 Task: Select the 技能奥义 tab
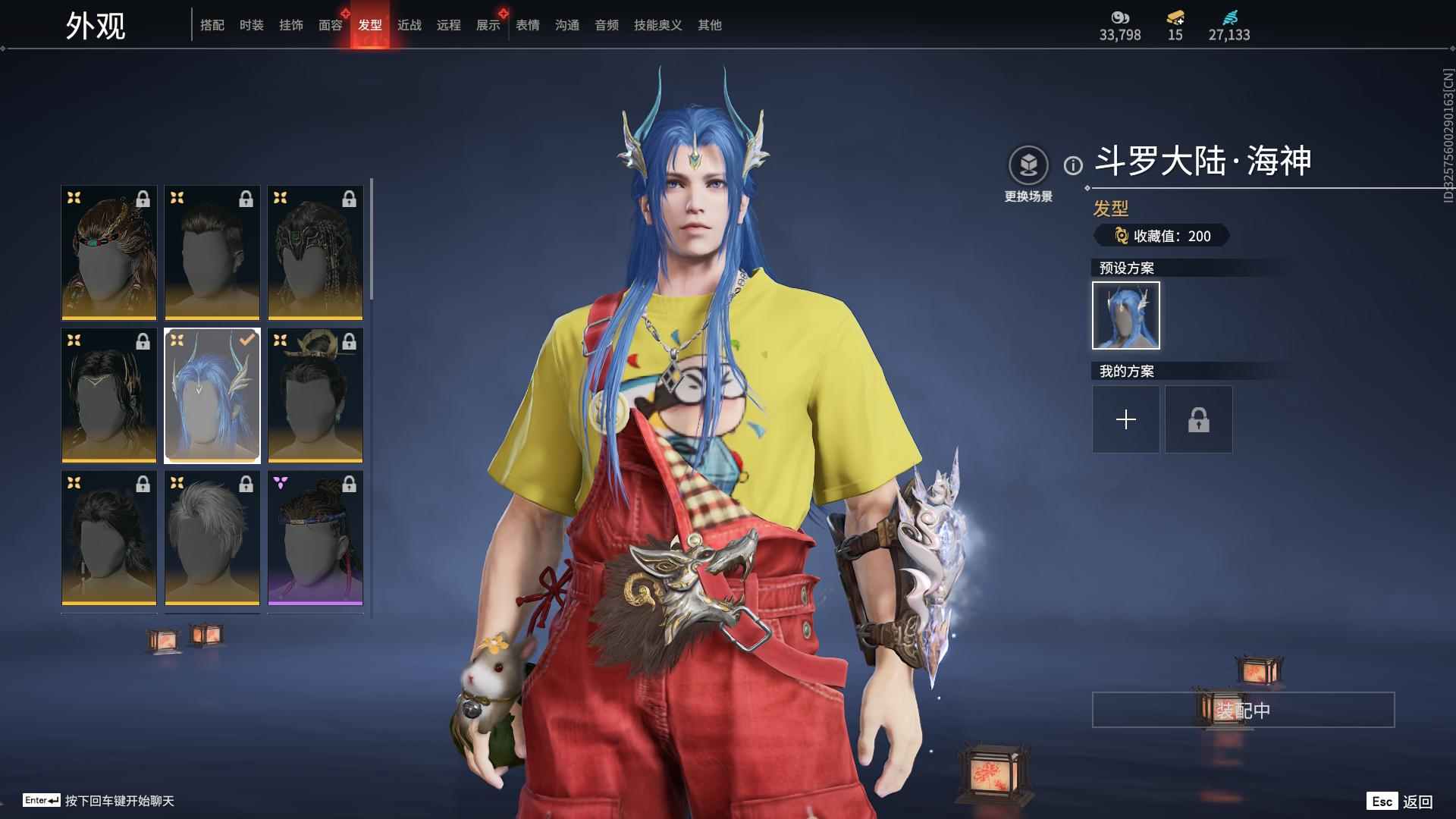[657, 25]
